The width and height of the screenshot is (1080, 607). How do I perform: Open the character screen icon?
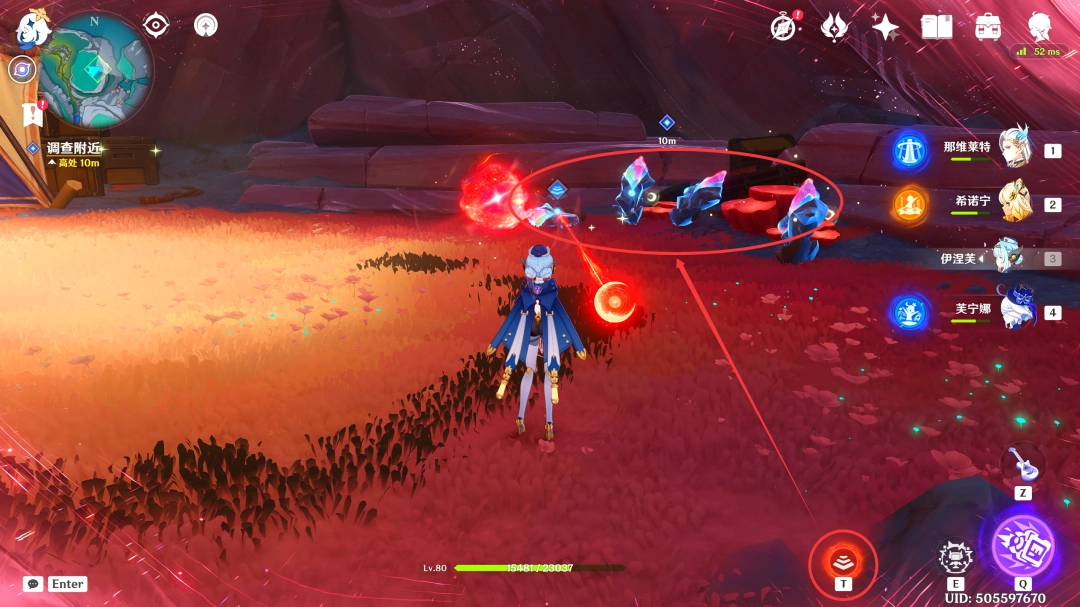click(x=1040, y=27)
